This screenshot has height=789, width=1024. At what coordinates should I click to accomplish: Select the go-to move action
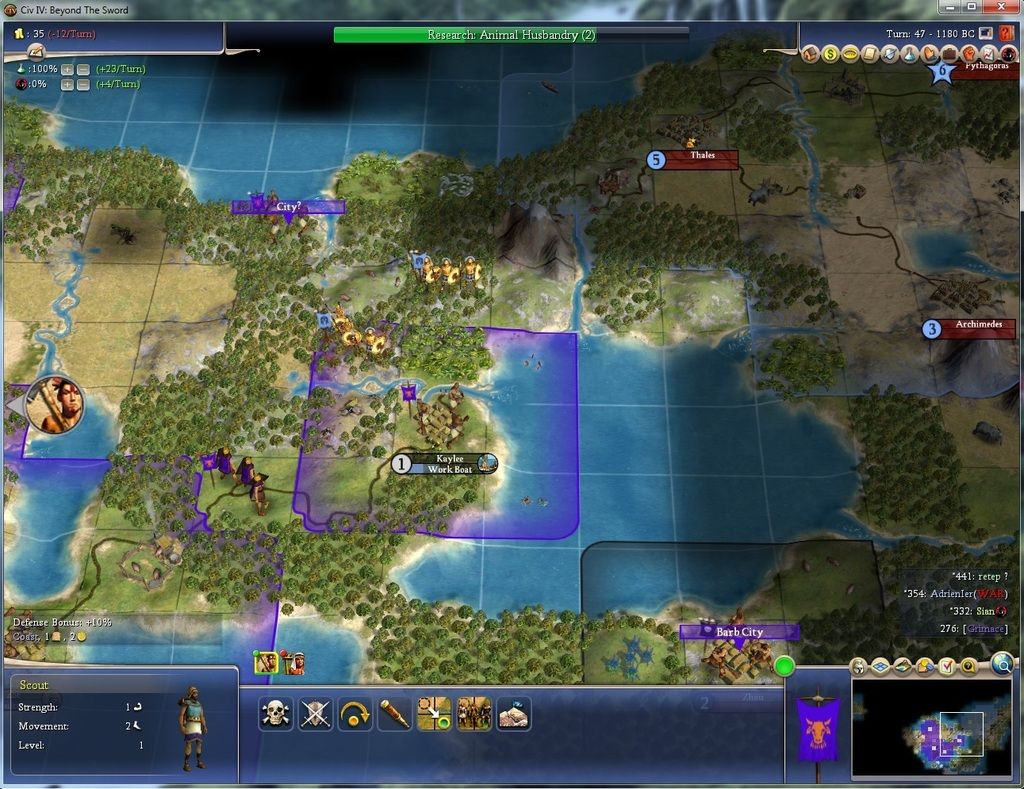pyautogui.click(x=434, y=714)
